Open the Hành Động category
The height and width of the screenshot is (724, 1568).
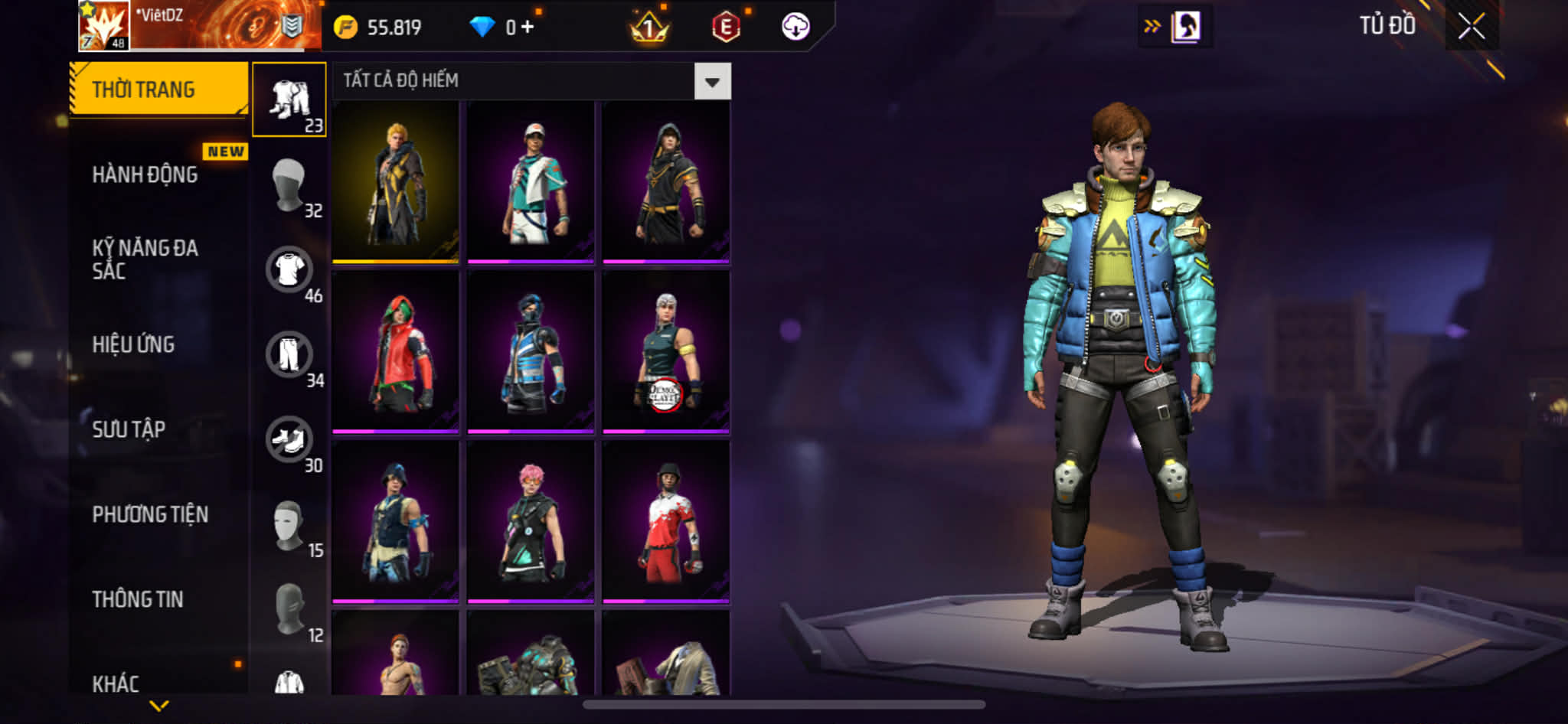[x=145, y=174]
